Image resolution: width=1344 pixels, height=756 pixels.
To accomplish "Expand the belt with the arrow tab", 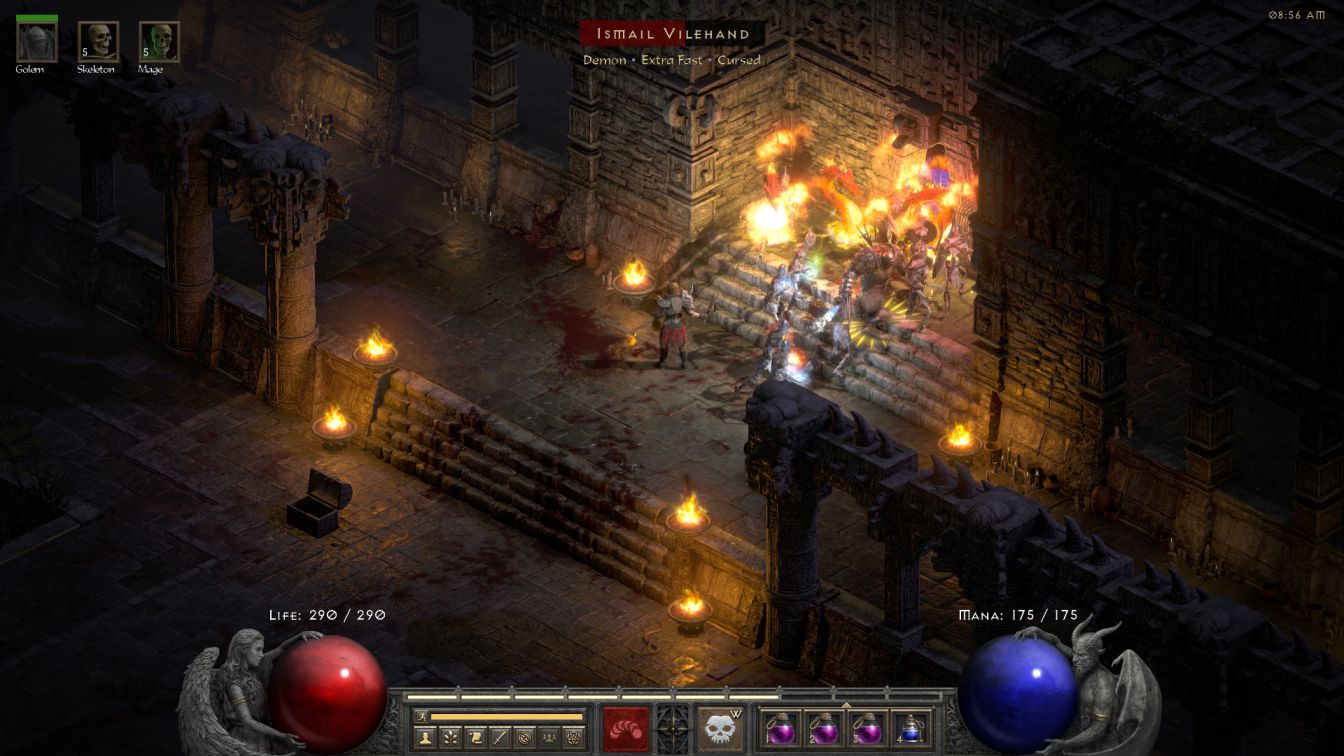I will 846,704.
